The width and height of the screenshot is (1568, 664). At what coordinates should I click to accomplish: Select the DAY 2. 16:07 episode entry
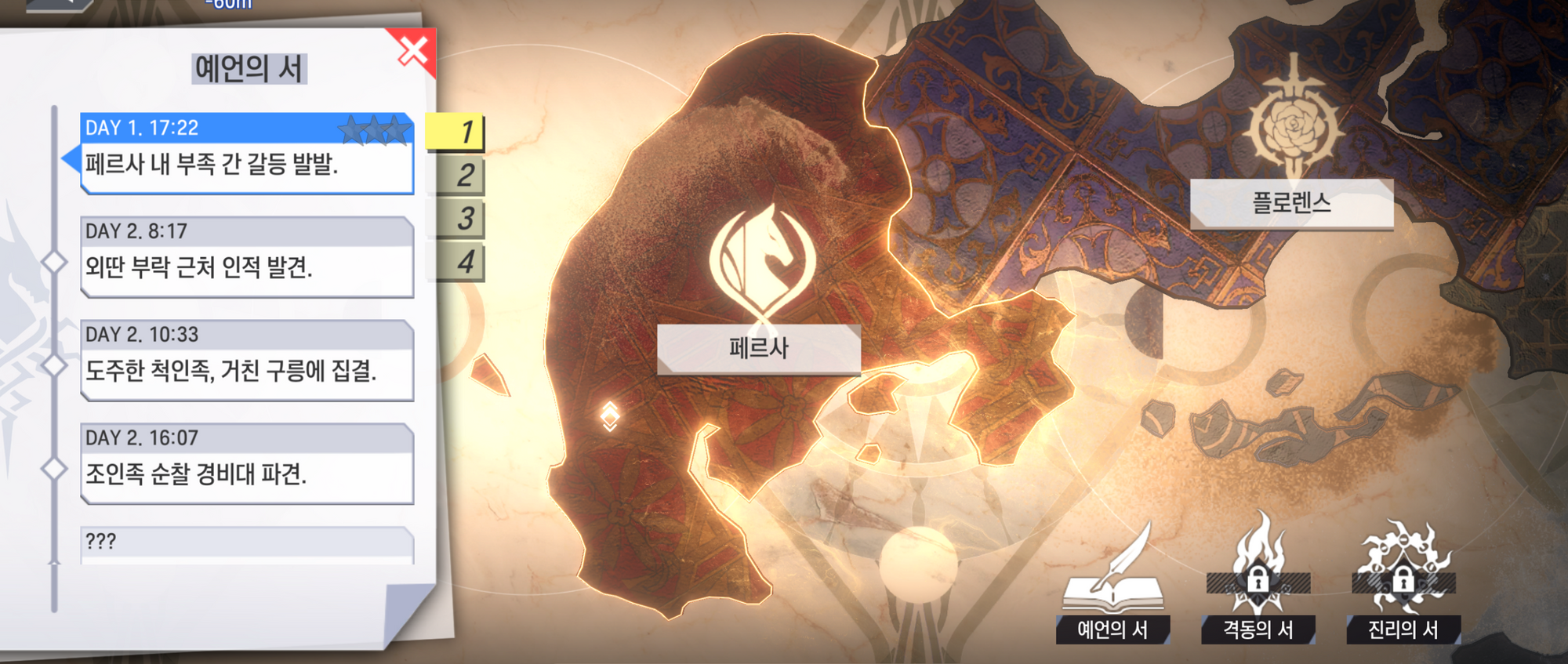point(246,463)
